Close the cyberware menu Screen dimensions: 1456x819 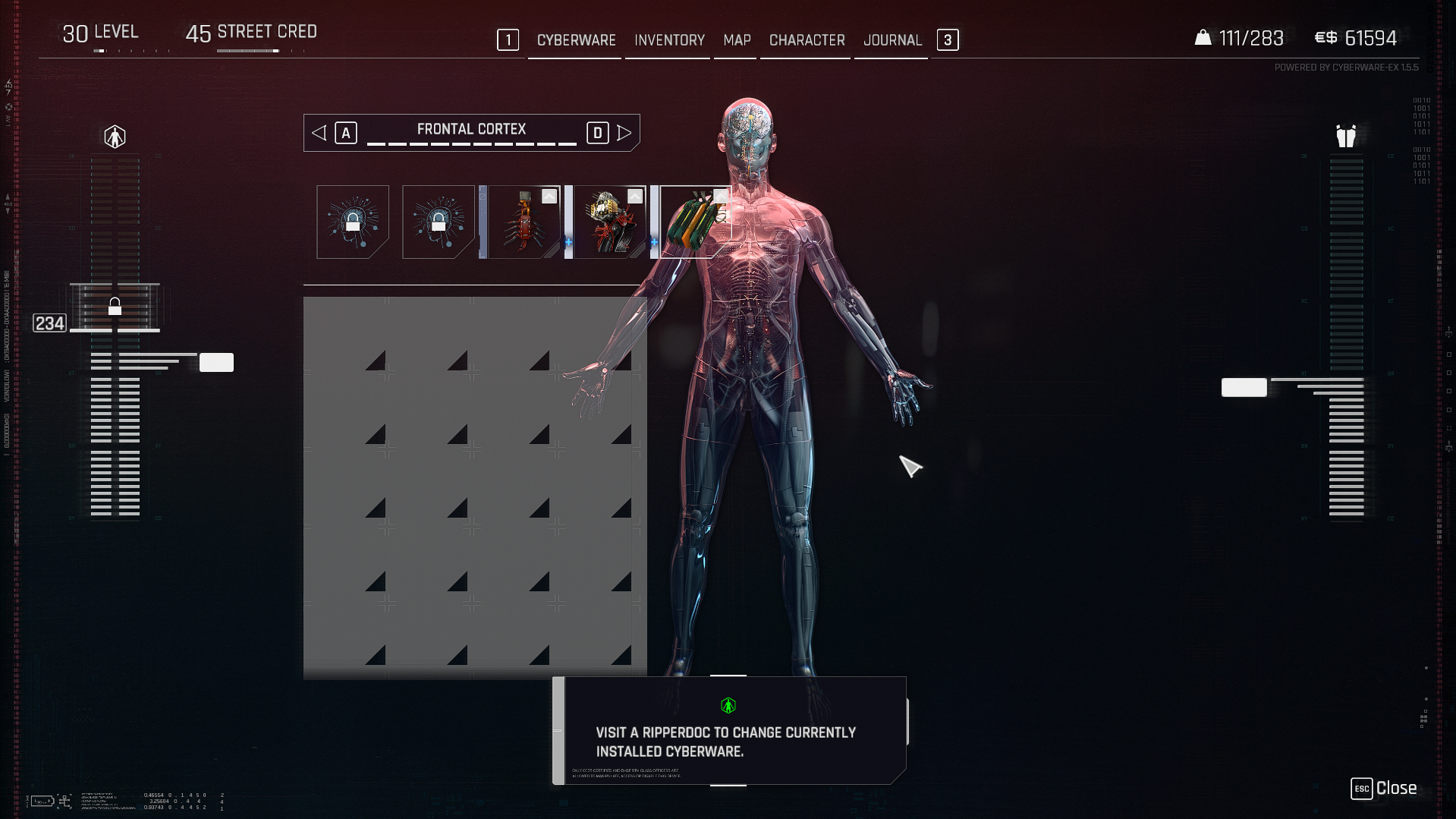1383,789
